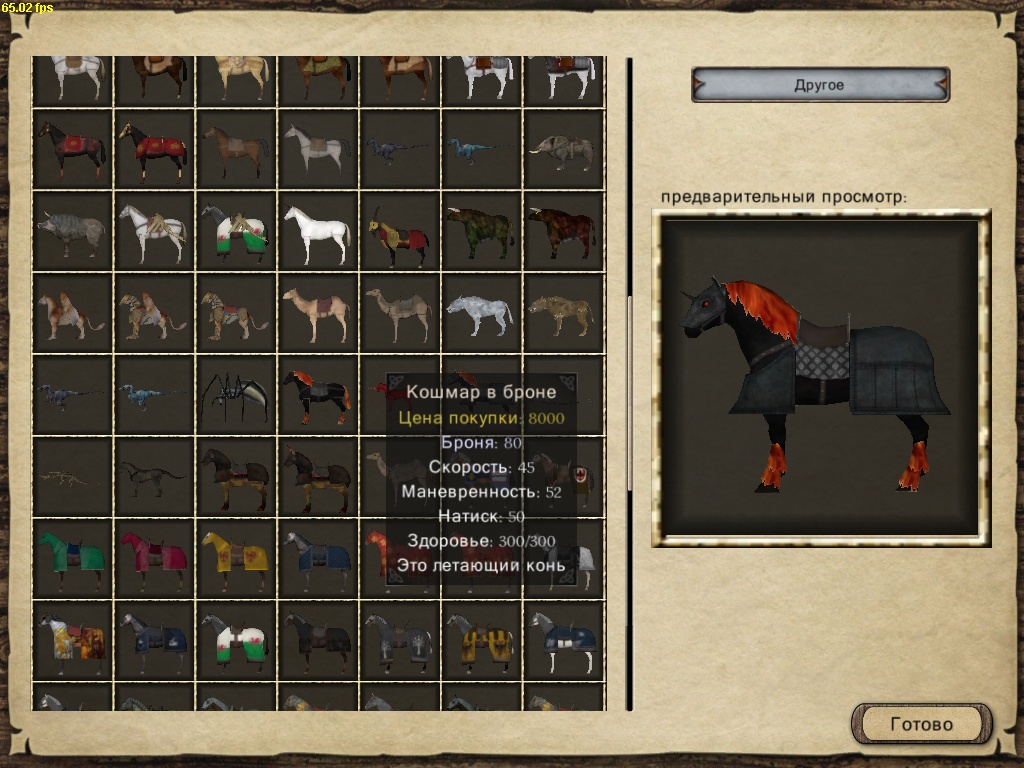Select the brown horse with plain saddle

point(235,149)
